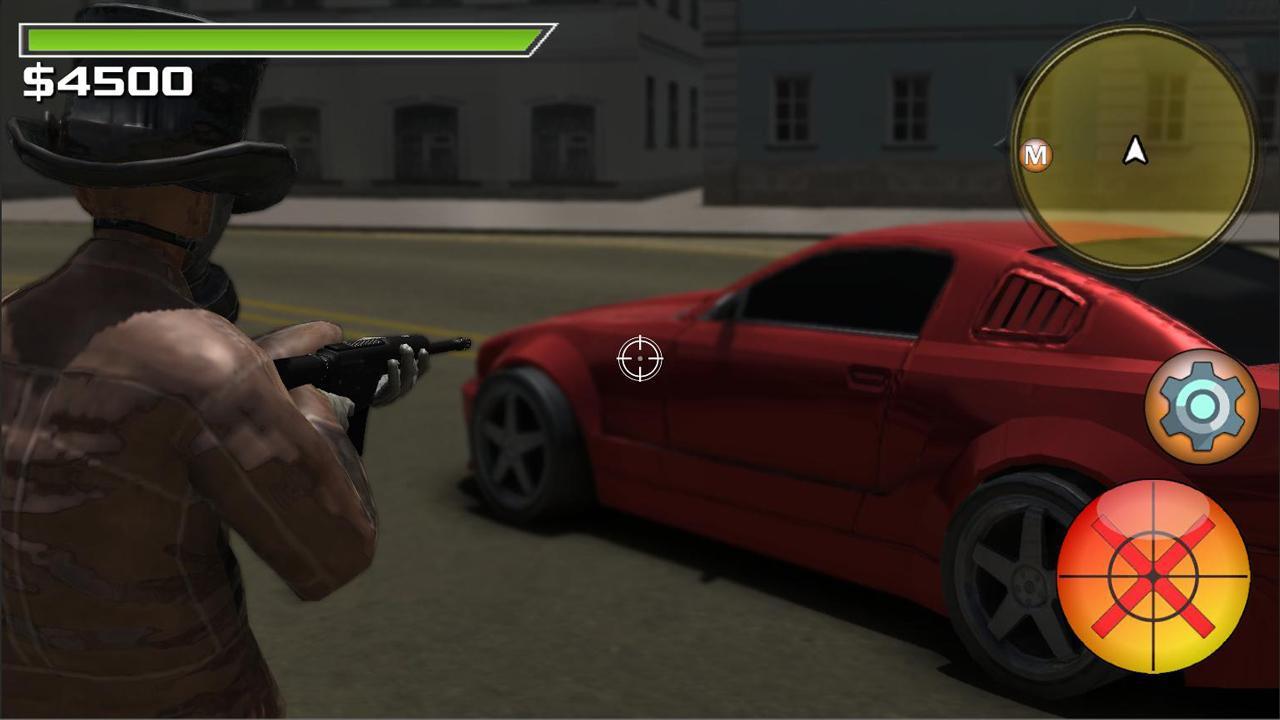Tap the M mission marker on the minimap
Screen dimensions: 1280x720
[1036, 155]
